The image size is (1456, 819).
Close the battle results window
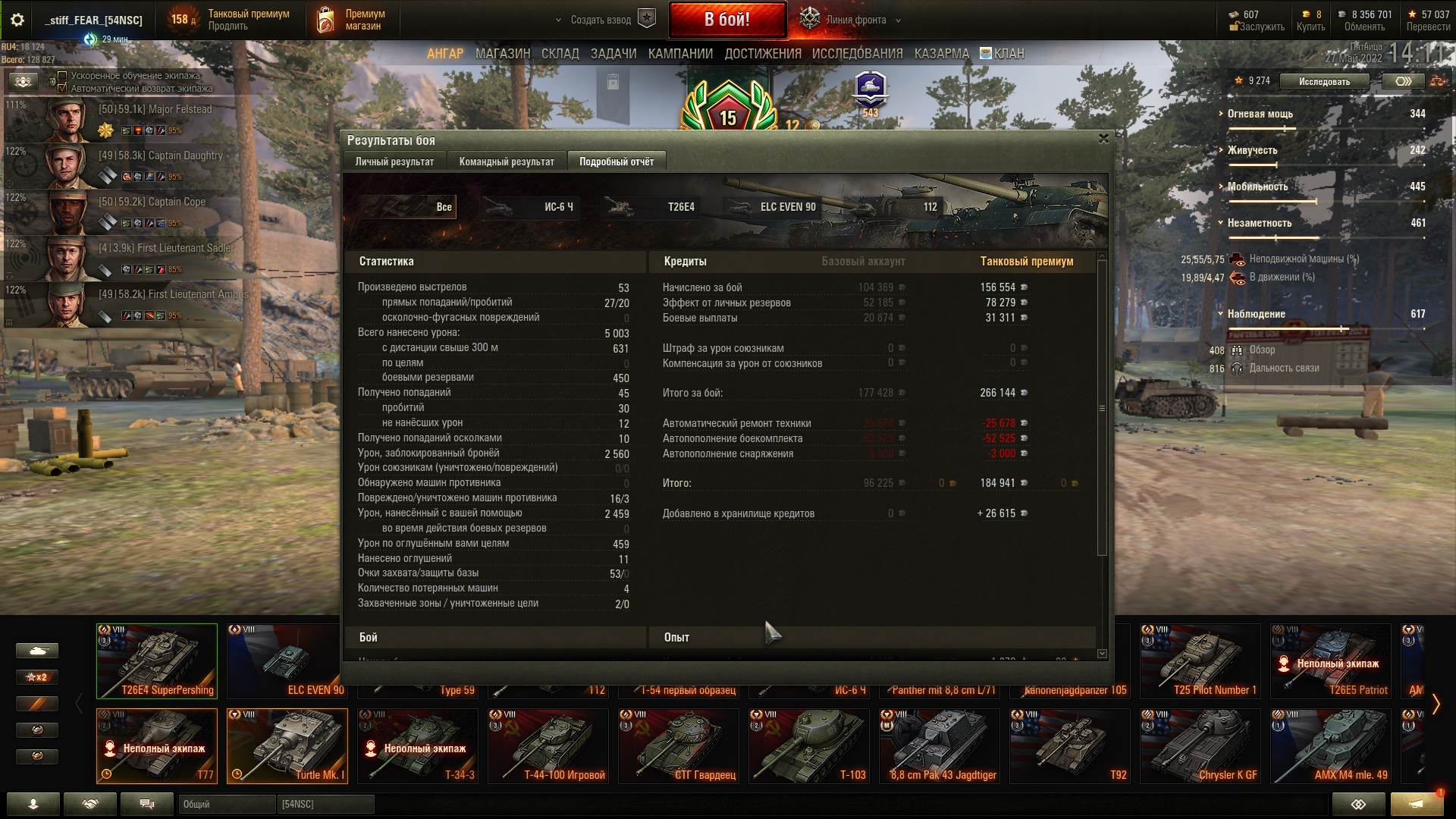(1103, 139)
